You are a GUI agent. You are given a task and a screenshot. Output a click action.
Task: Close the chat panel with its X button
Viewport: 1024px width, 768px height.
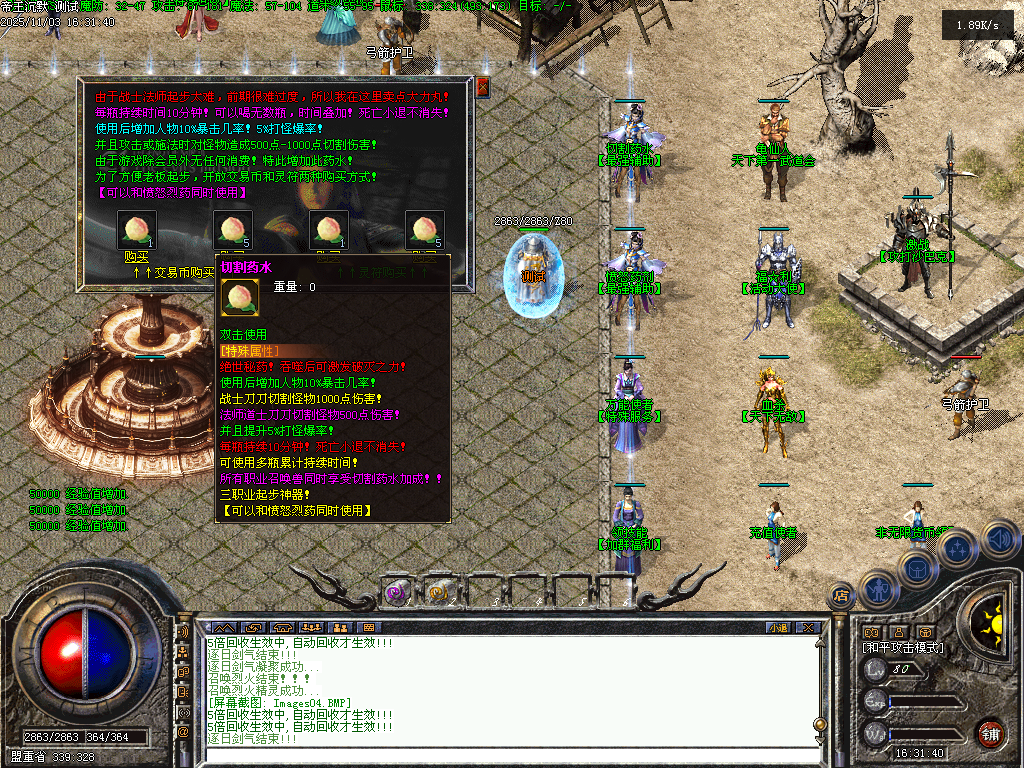(808, 627)
